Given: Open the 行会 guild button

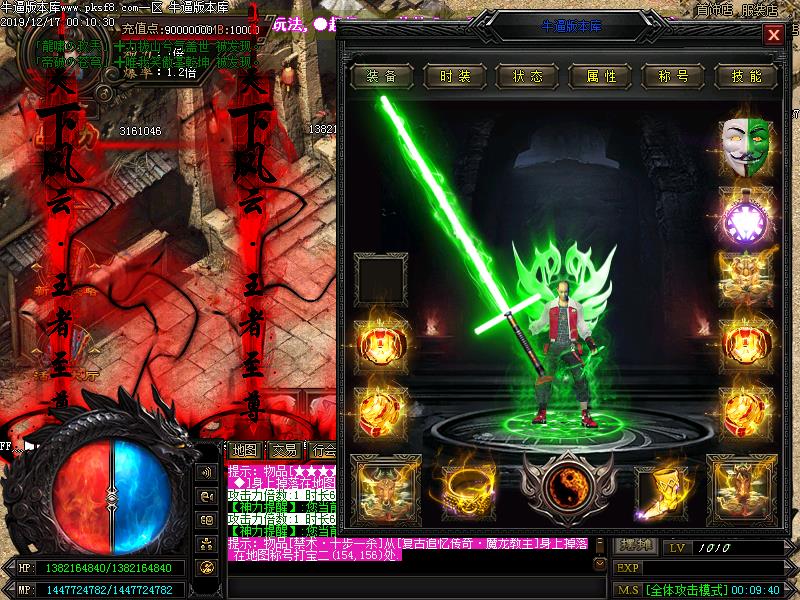Looking at the screenshot, I should tap(322, 450).
